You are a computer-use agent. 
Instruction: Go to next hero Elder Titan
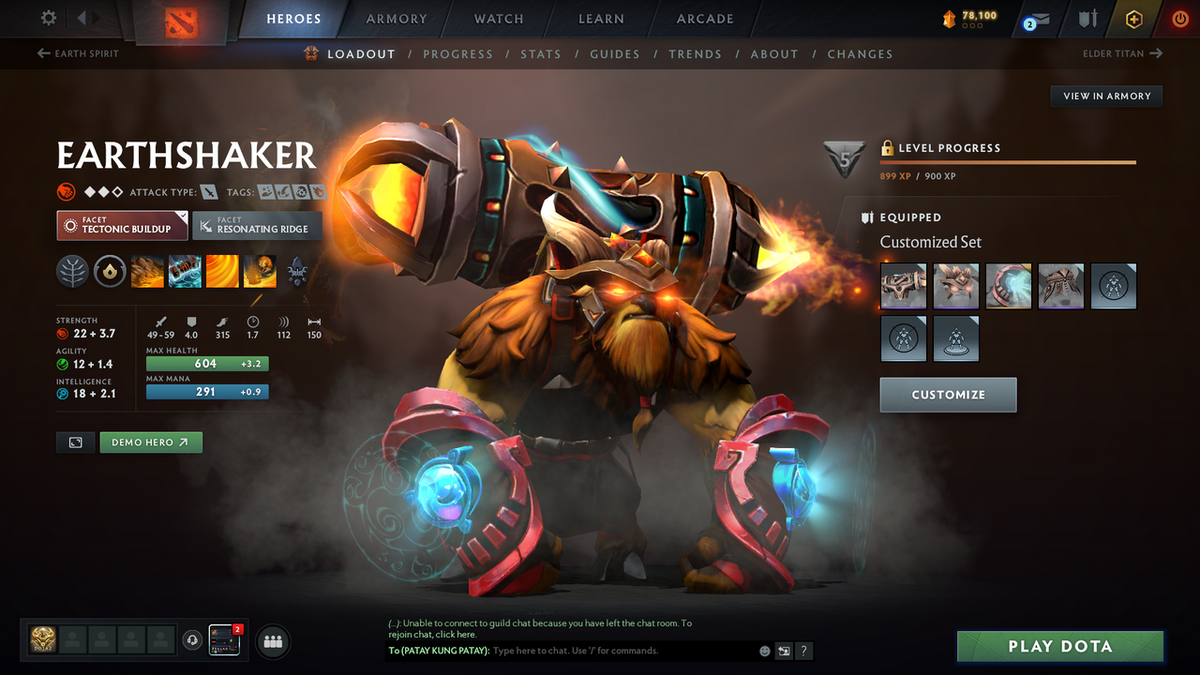[1122, 54]
